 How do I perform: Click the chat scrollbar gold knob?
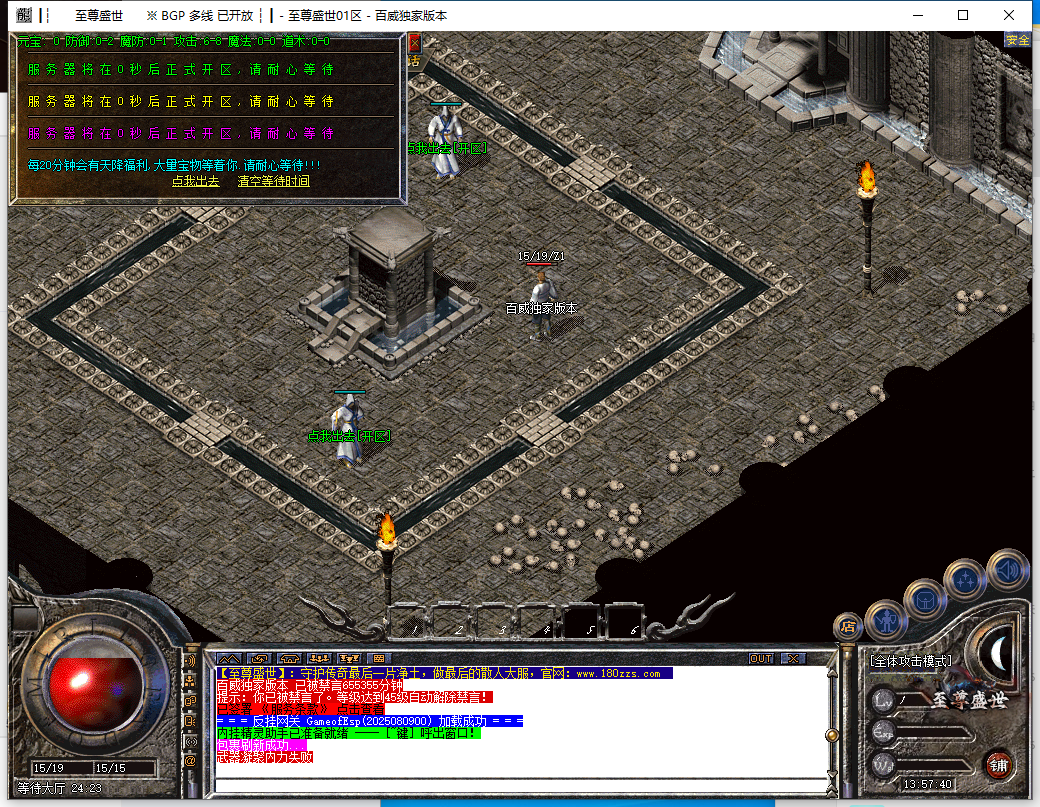coord(830,735)
